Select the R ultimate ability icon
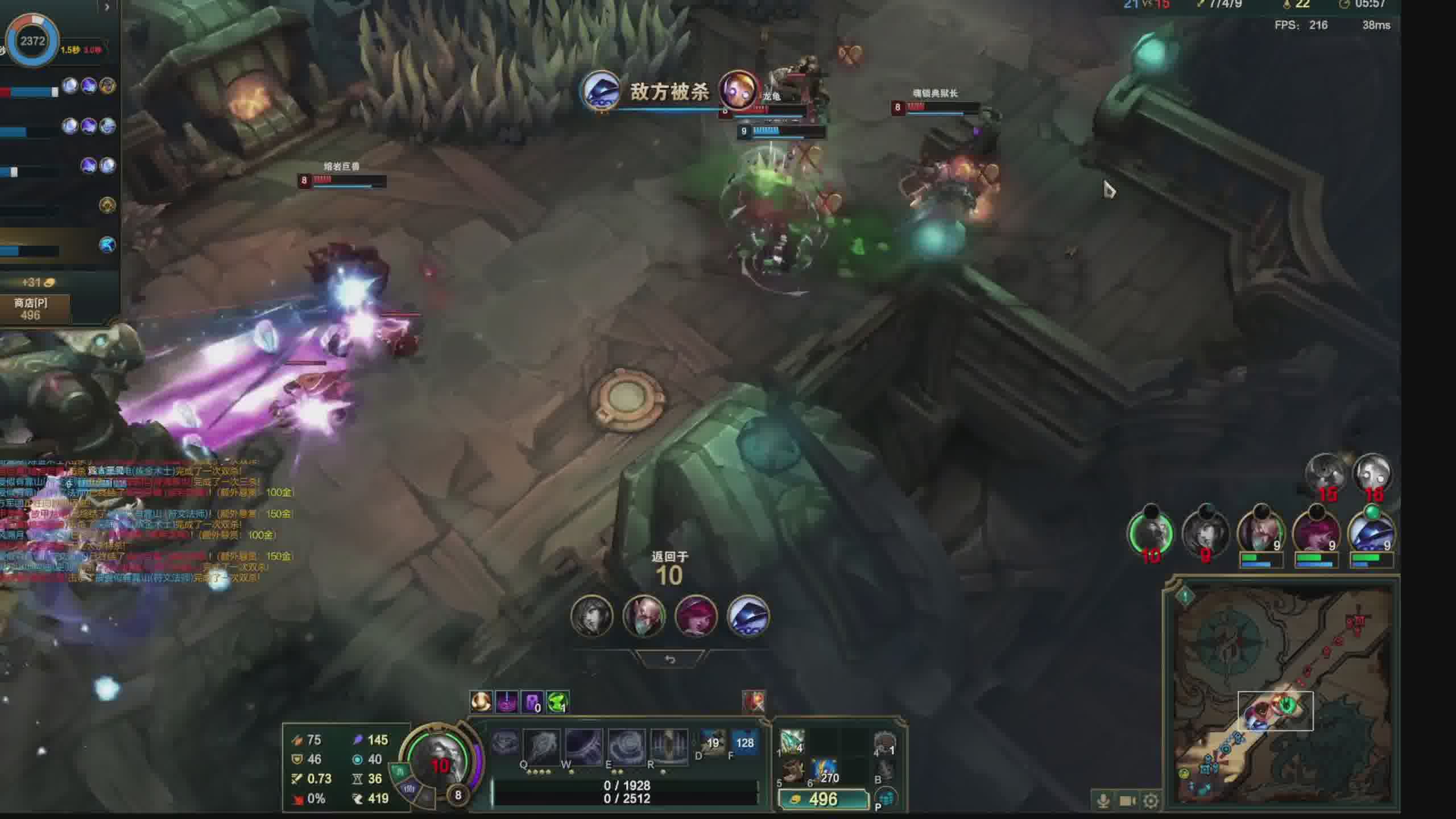The height and width of the screenshot is (819, 1456). (x=668, y=745)
